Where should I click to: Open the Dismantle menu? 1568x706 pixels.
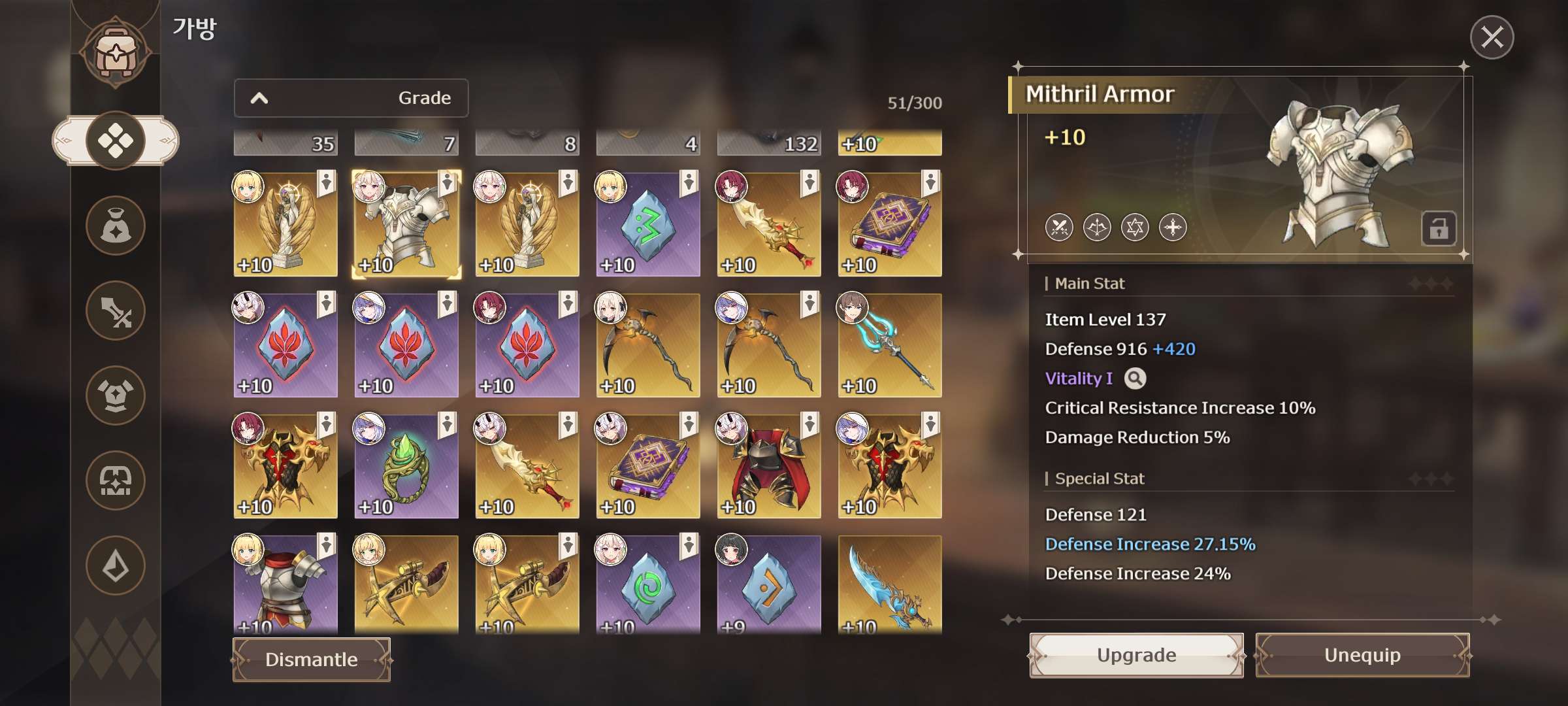pyautogui.click(x=312, y=660)
